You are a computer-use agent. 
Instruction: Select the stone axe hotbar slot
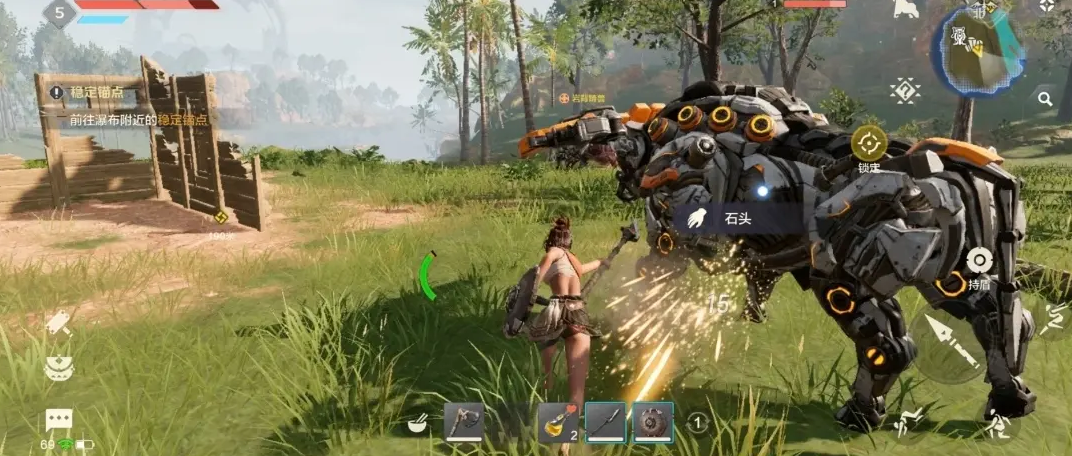click(x=463, y=423)
